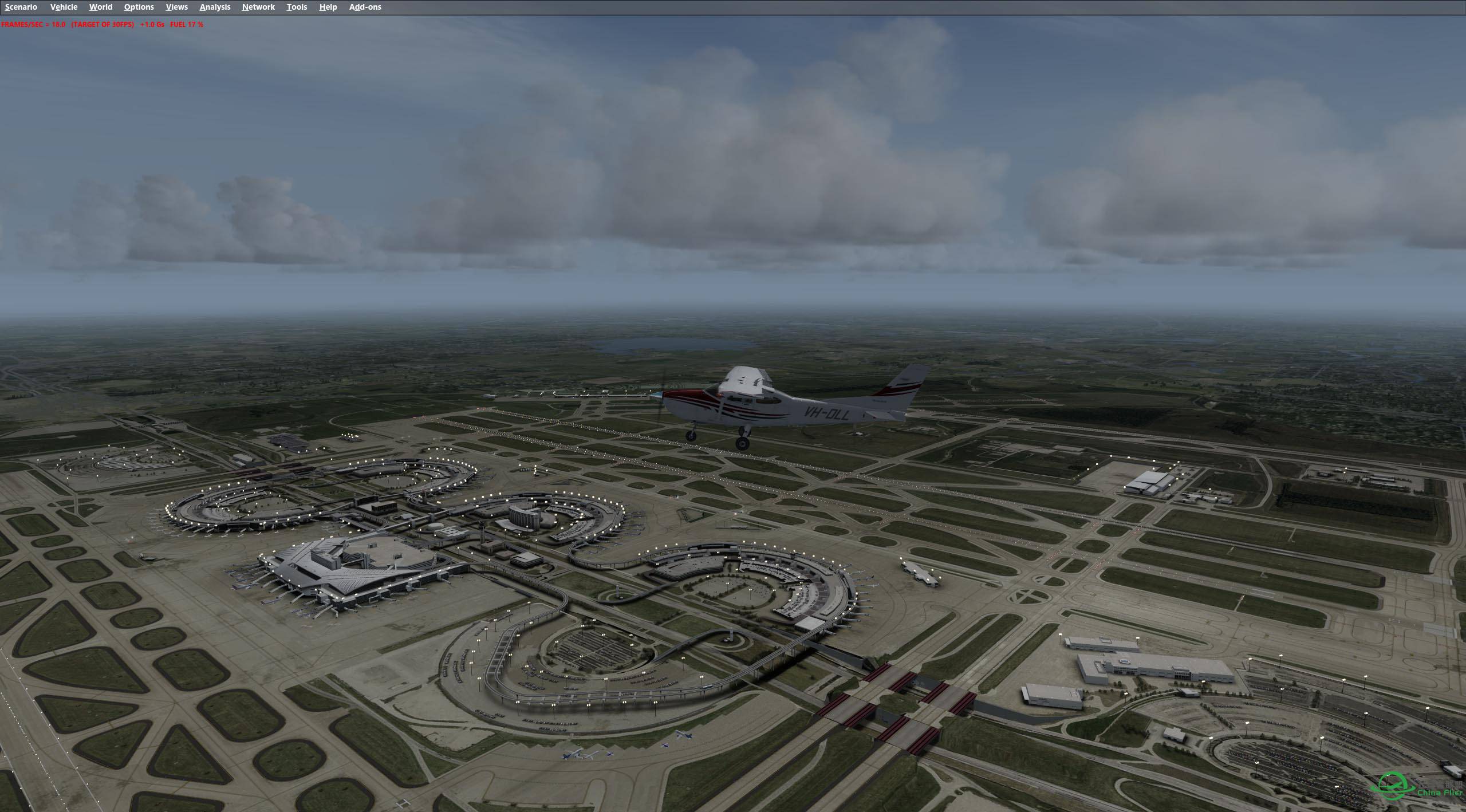Show the Help menu
Image resolution: width=1466 pixels, height=812 pixels.
tap(328, 7)
